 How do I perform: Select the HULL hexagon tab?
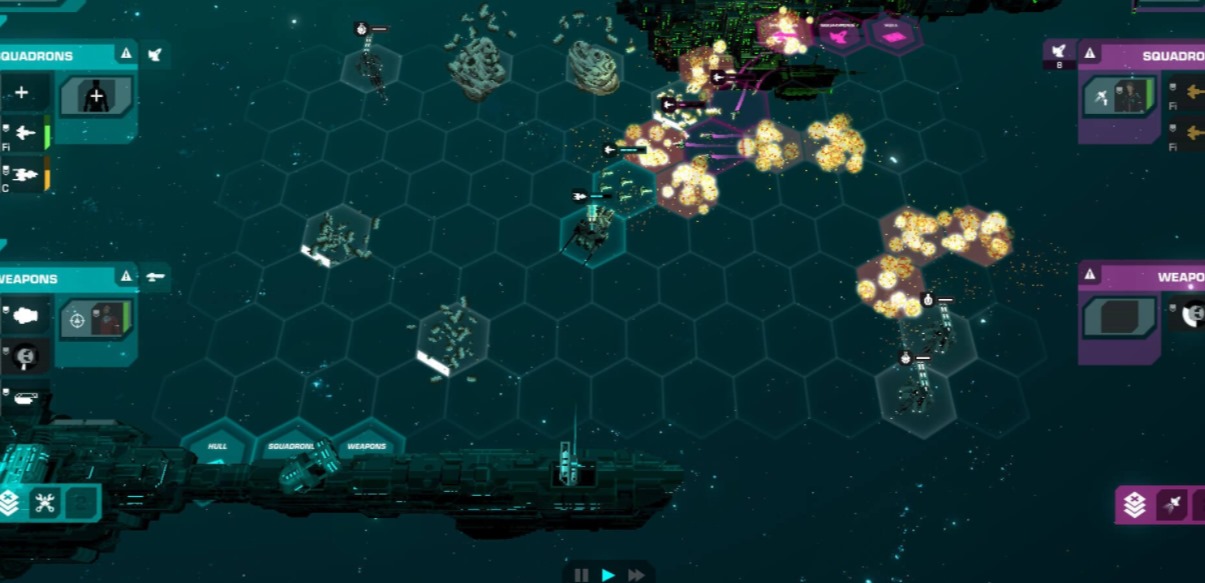pos(218,445)
